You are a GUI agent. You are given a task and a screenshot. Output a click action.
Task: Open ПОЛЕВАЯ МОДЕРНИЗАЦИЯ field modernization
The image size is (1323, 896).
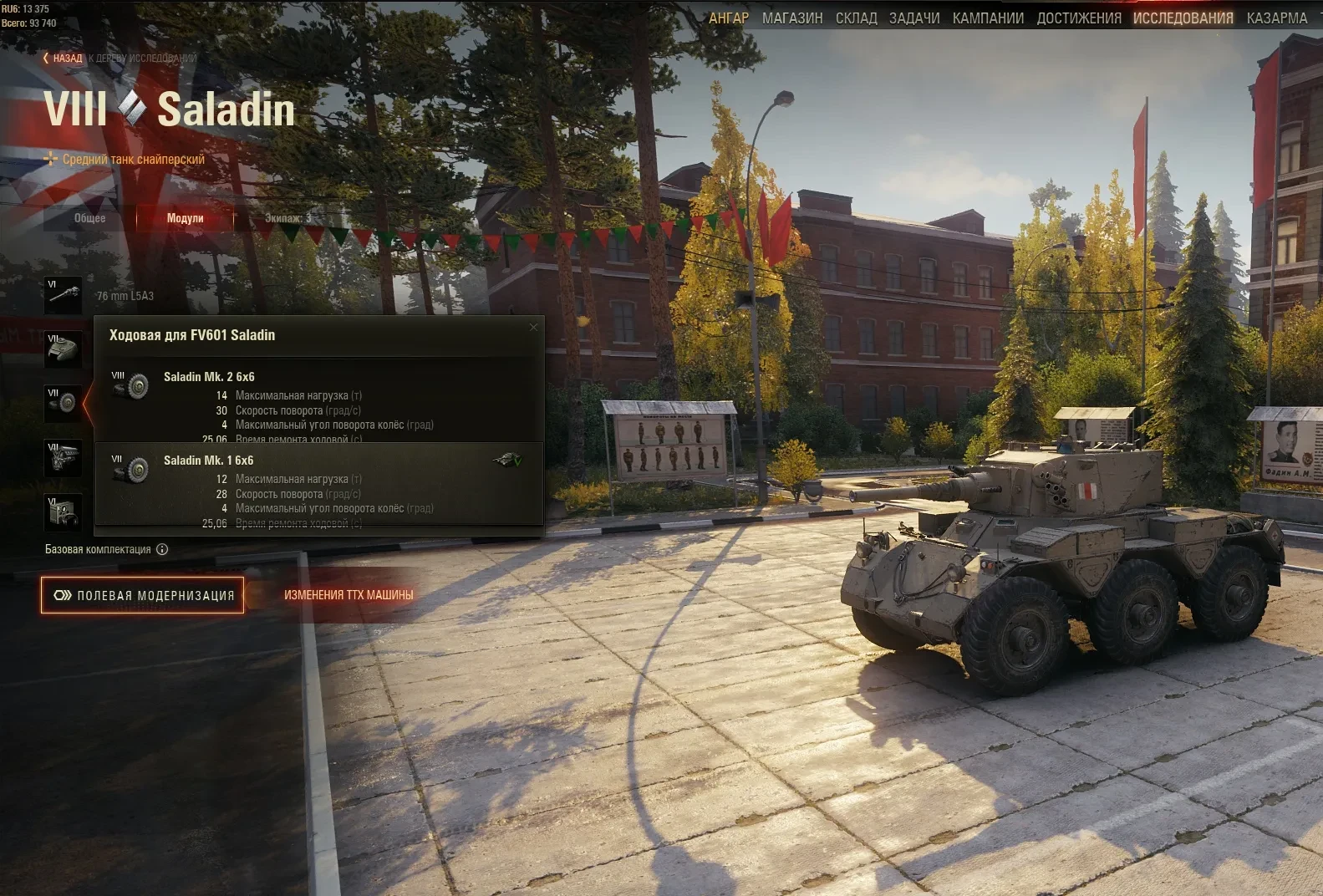pyautogui.click(x=143, y=595)
